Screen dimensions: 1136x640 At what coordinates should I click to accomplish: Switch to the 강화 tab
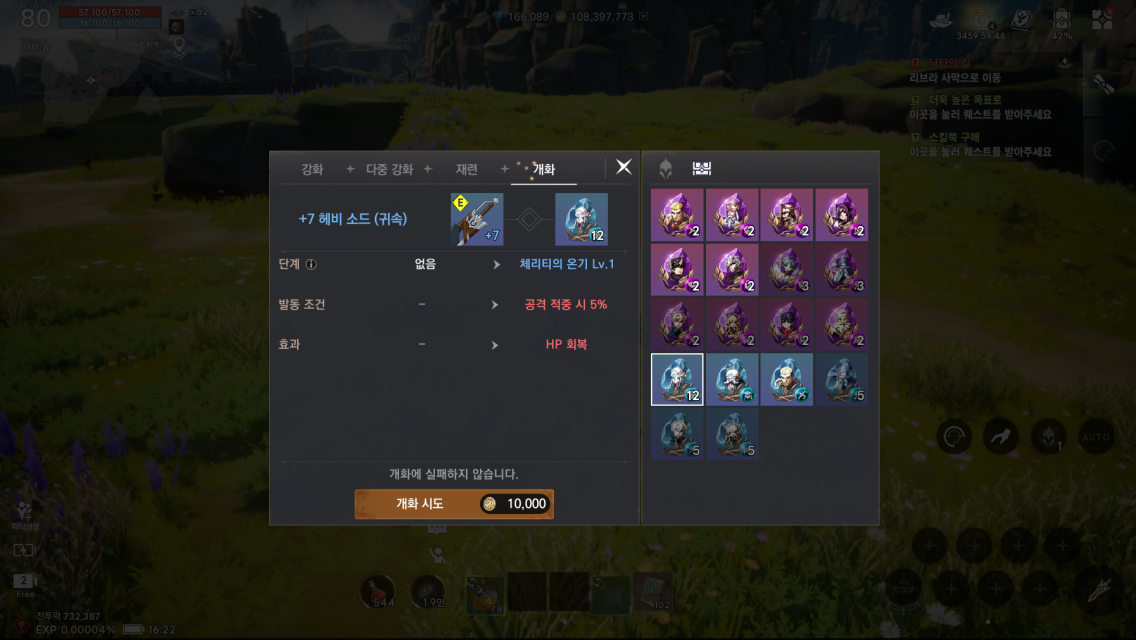(312, 169)
